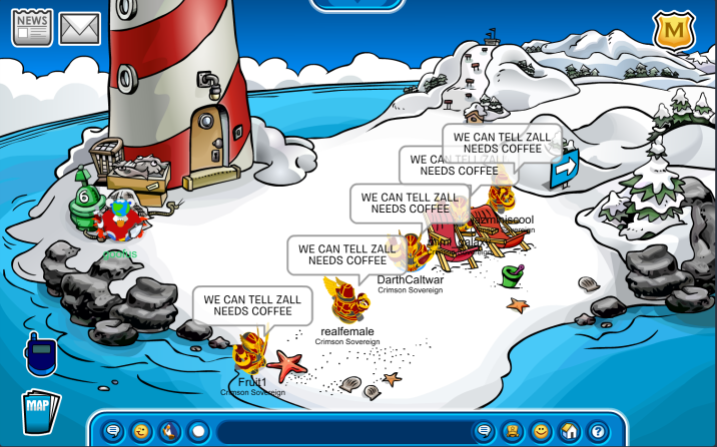Select the throw snowball button
Viewport: 717px width, 447px height.
point(198,432)
